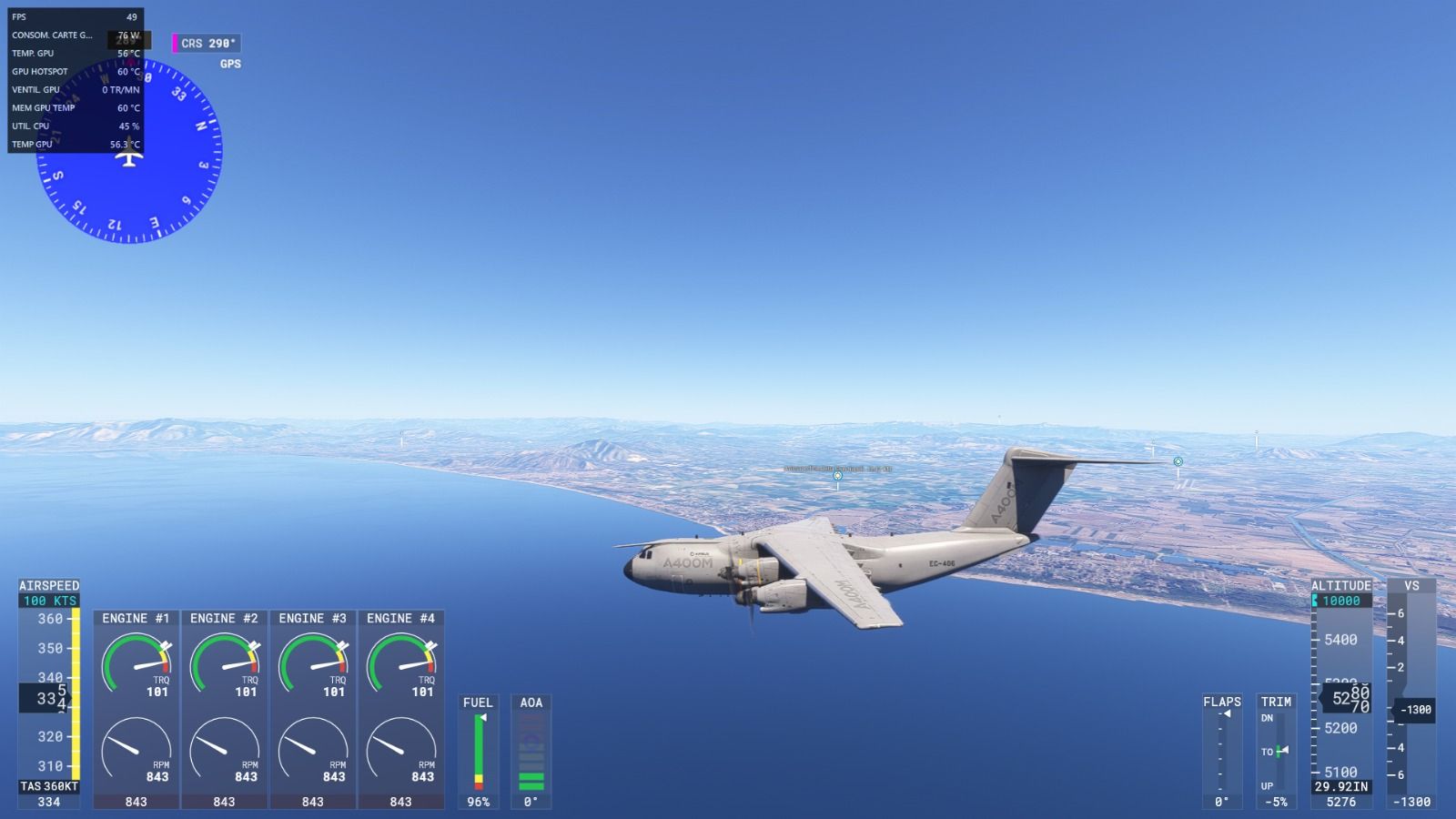Click the labeled airport marker above the aircraft
1456x819 pixels.
tap(837, 475)
